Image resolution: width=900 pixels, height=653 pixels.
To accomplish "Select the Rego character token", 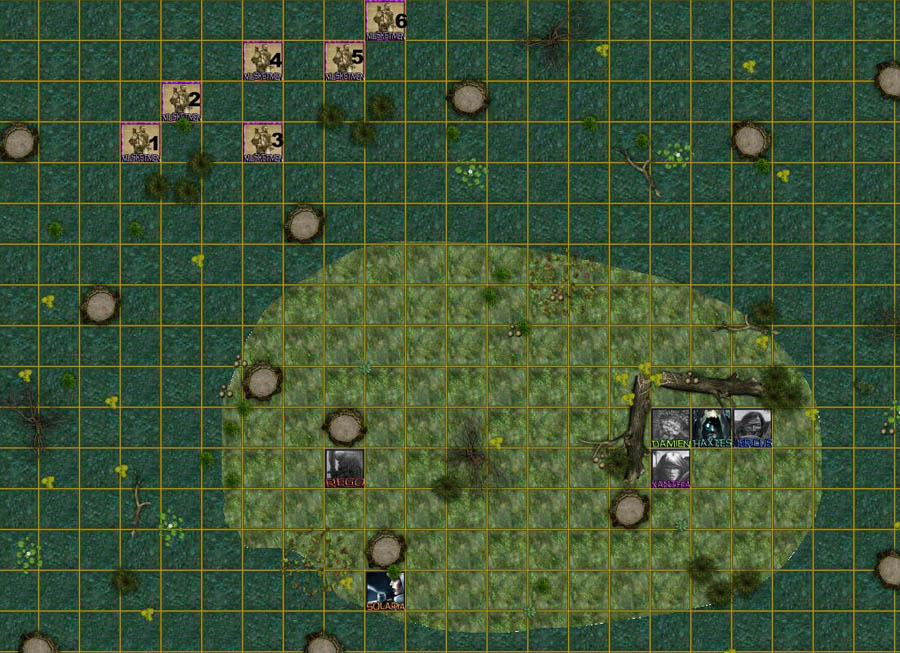I will coord(345,468).
